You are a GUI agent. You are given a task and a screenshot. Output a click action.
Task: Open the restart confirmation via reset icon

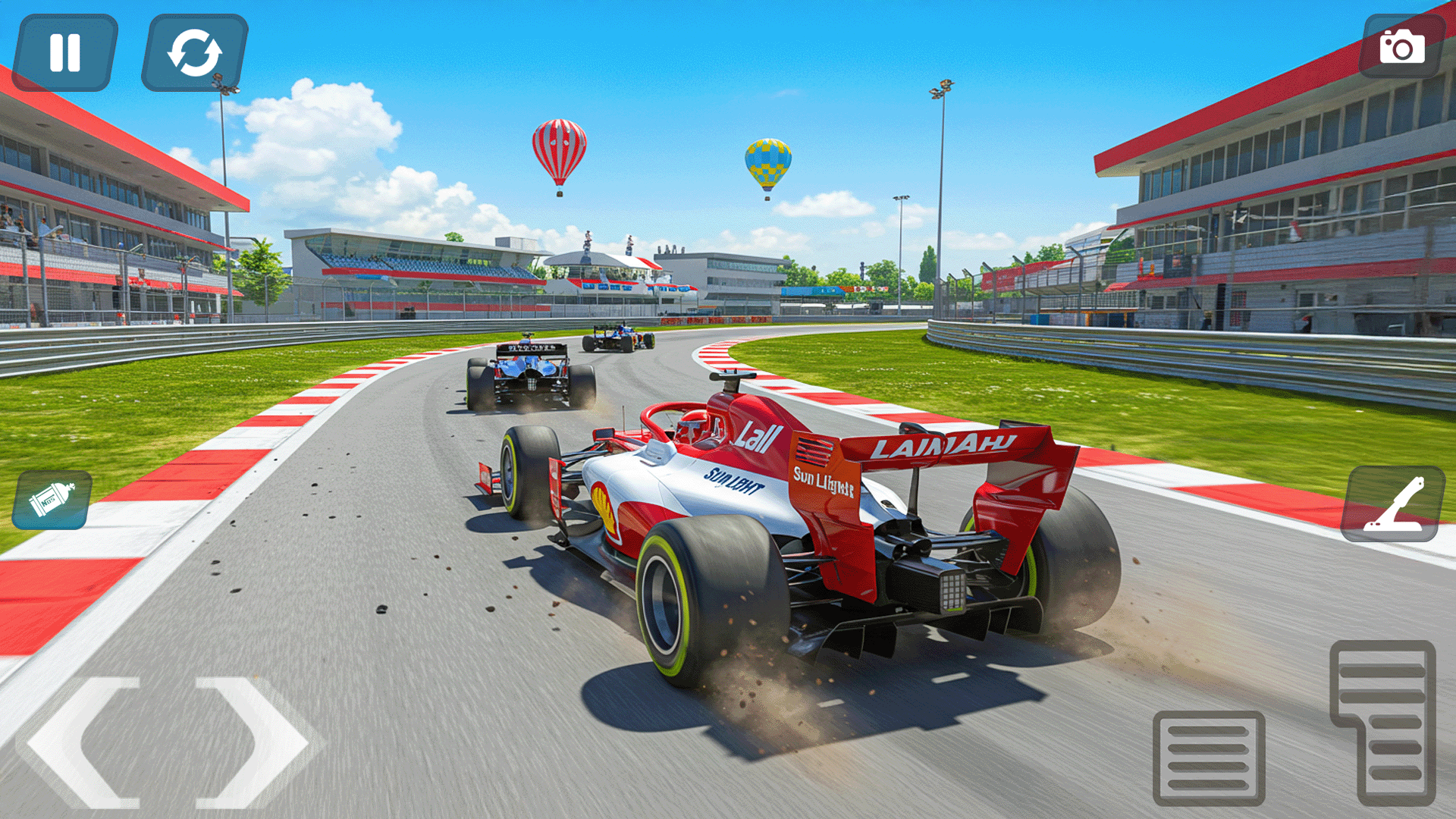[192, 53]
